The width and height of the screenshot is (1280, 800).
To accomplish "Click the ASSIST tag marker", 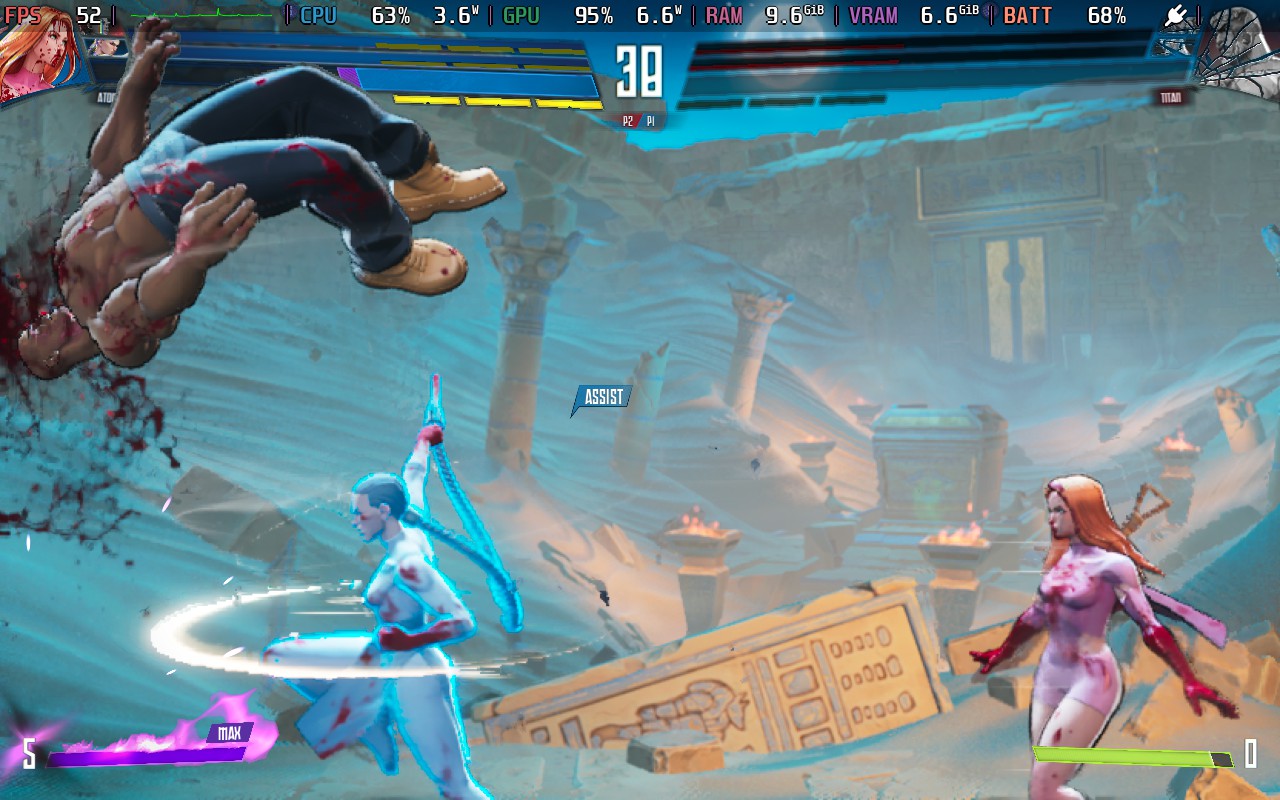I will click(x=602, y=398).
